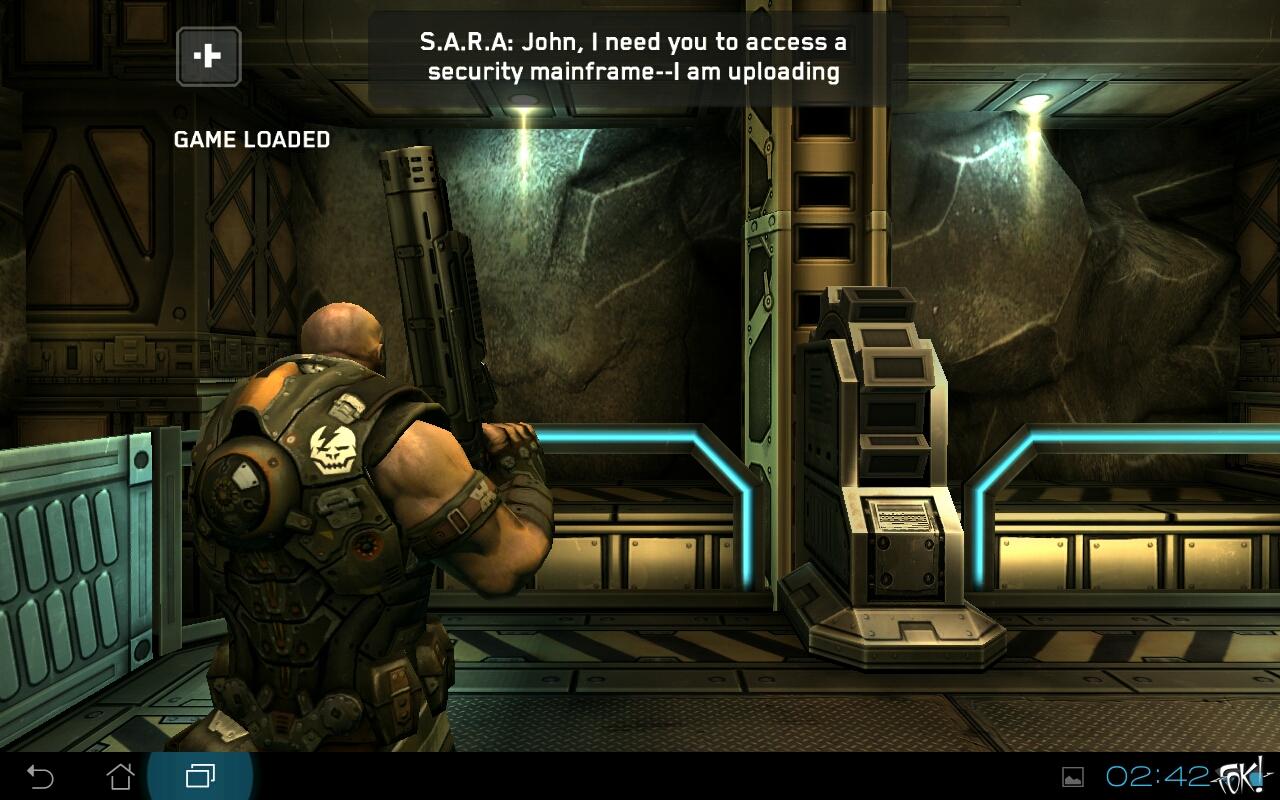Open the gallery notification icon
Image resolution: width=1280 pixels, height=800 pixels.
pyautogui.click(x=1072, y=777)
